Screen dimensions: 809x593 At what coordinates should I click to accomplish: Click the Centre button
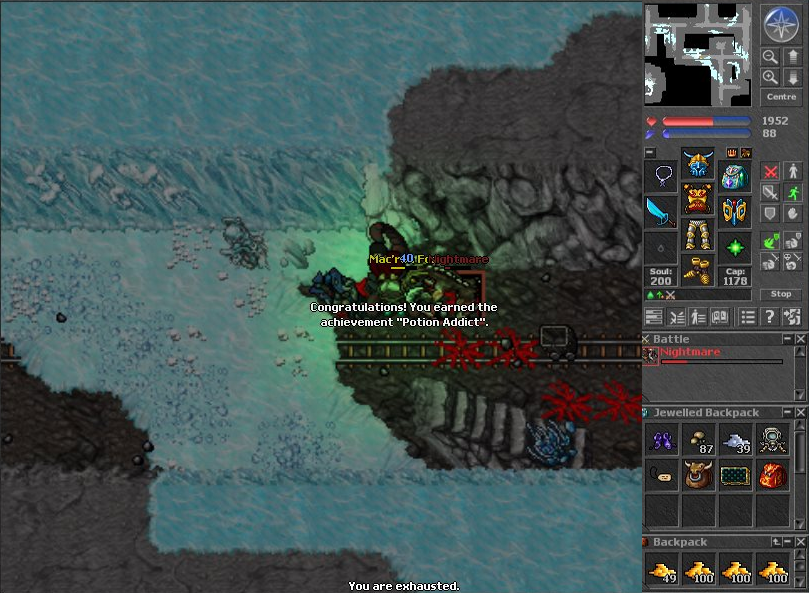coord(780,97)
